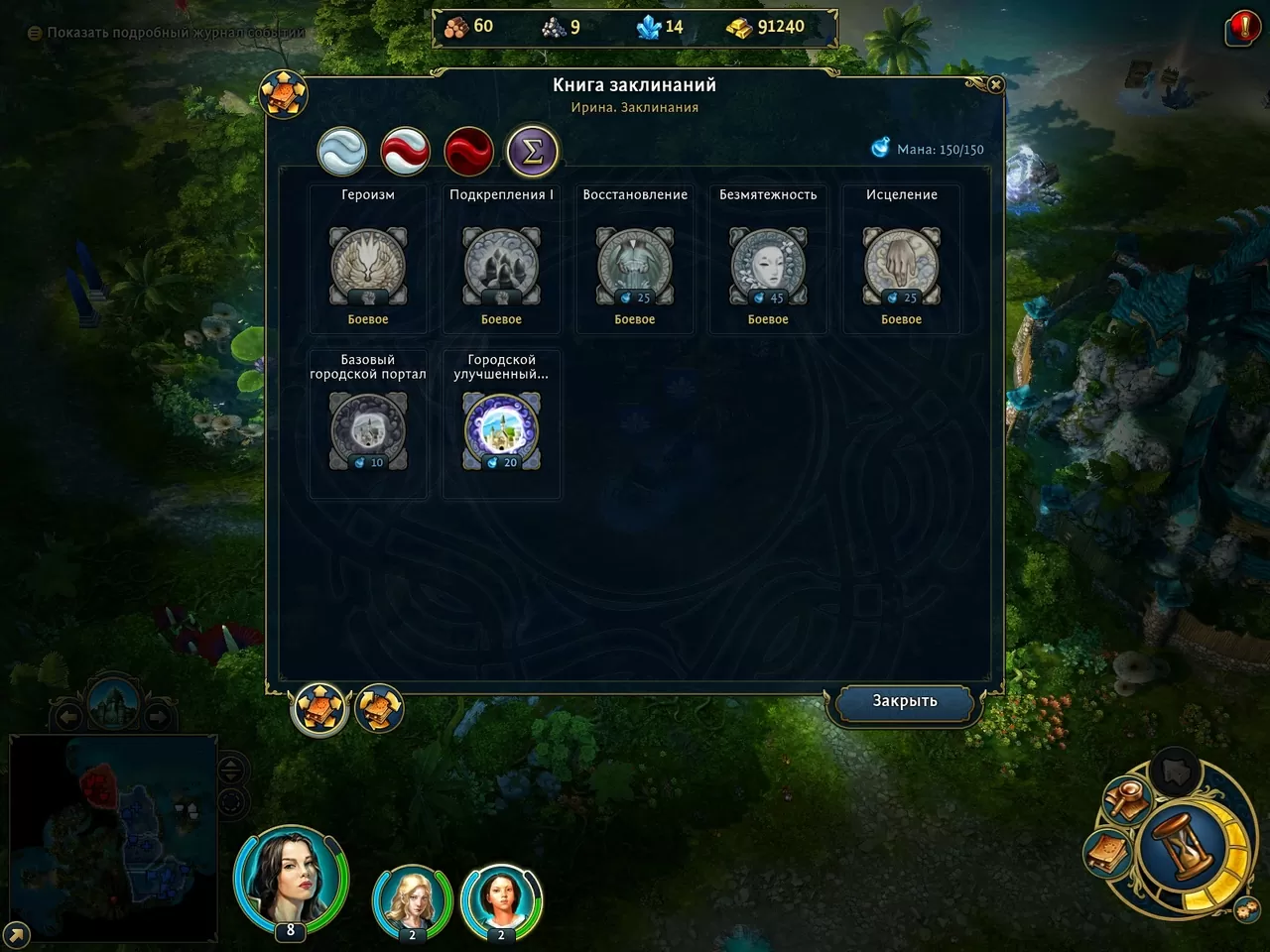Viewport: 1270px width, 952px height.
Task: Select the Безмятежность mask spell
Action: click(768, 266)
